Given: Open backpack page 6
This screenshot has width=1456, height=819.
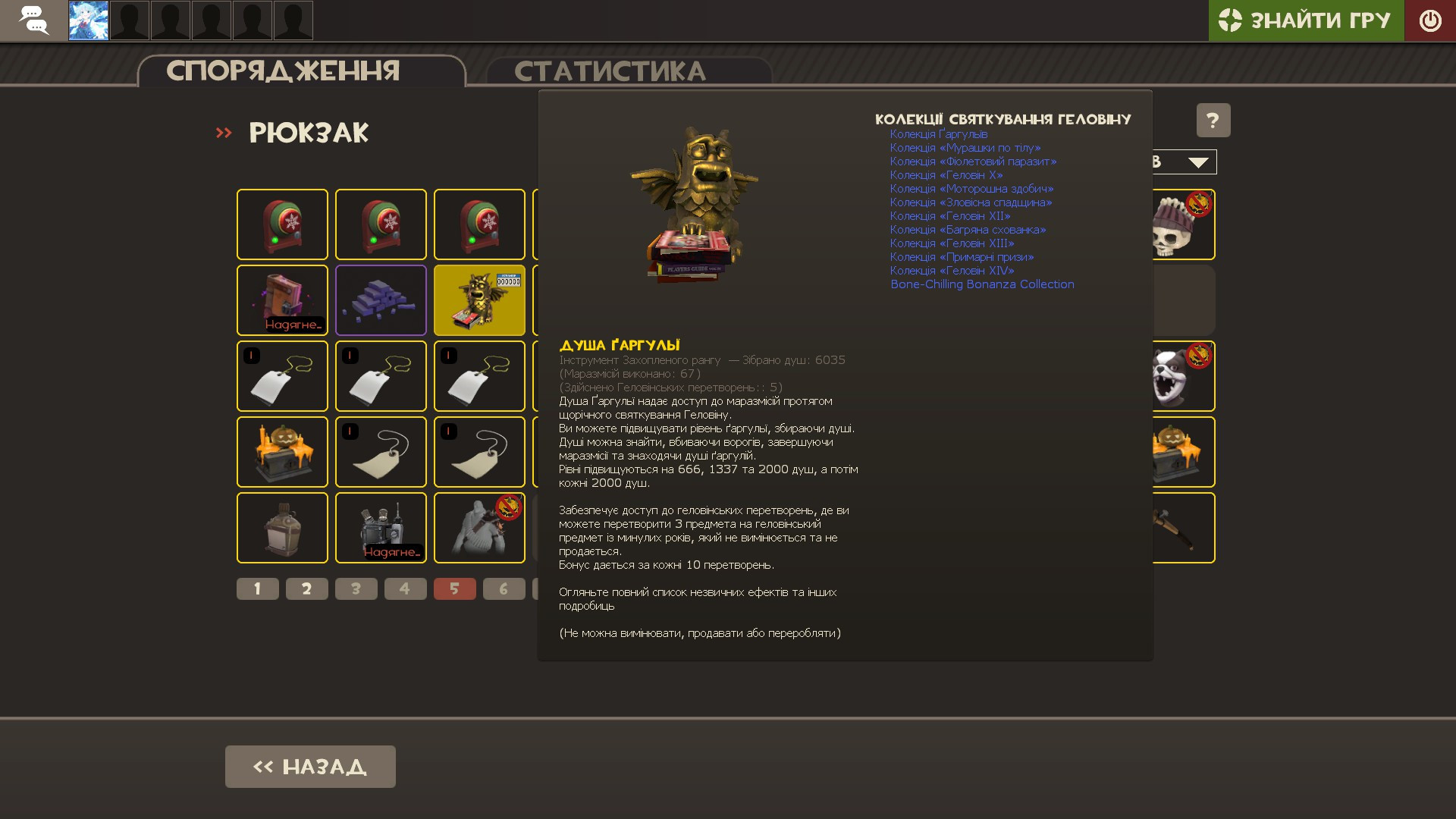Looking at the screenshot, I should click(x=504, y=588).
